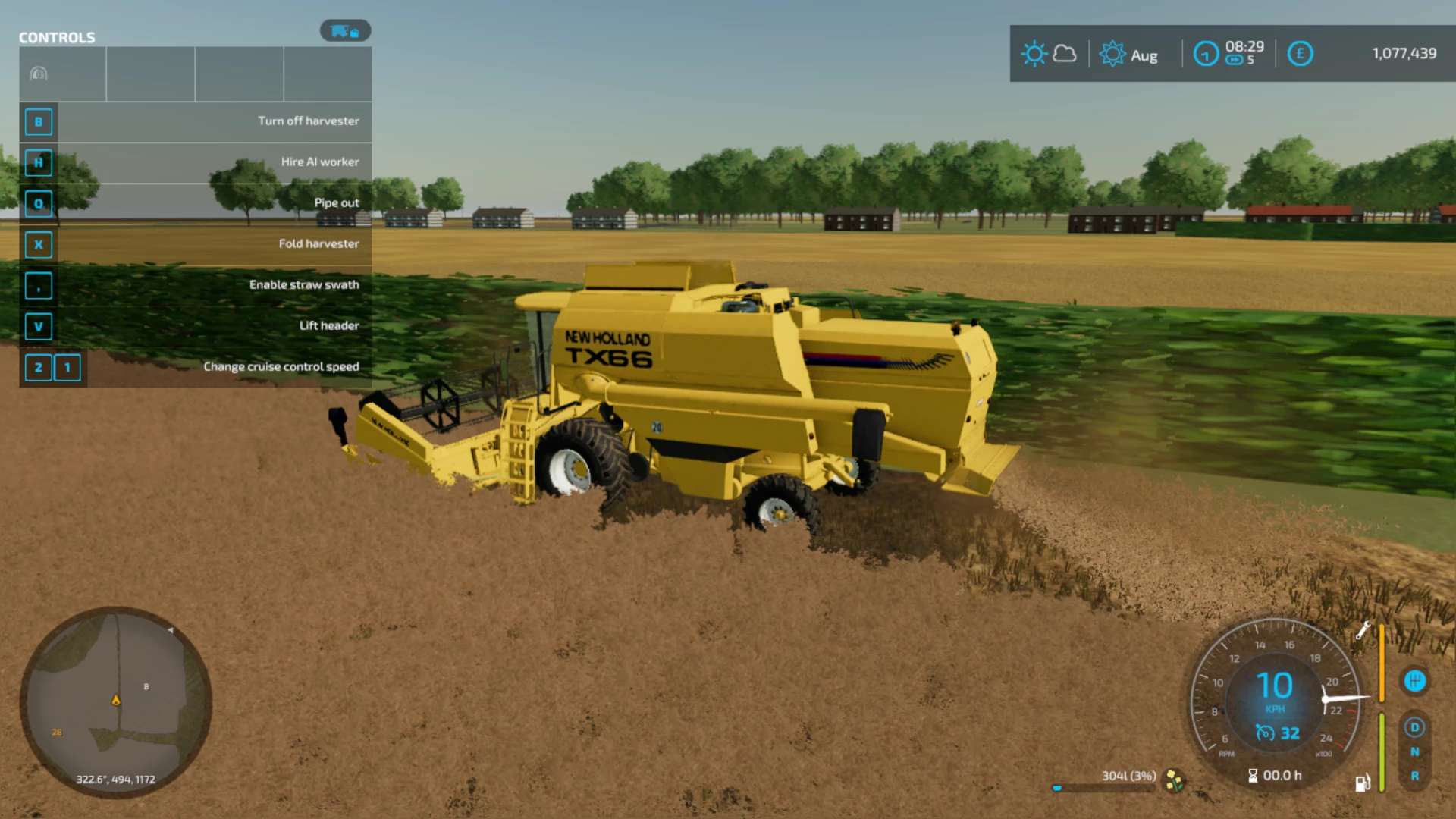Screen dimensions: 1456x819
Task: Click the canola fill level icon
Action: [1174, 780]
